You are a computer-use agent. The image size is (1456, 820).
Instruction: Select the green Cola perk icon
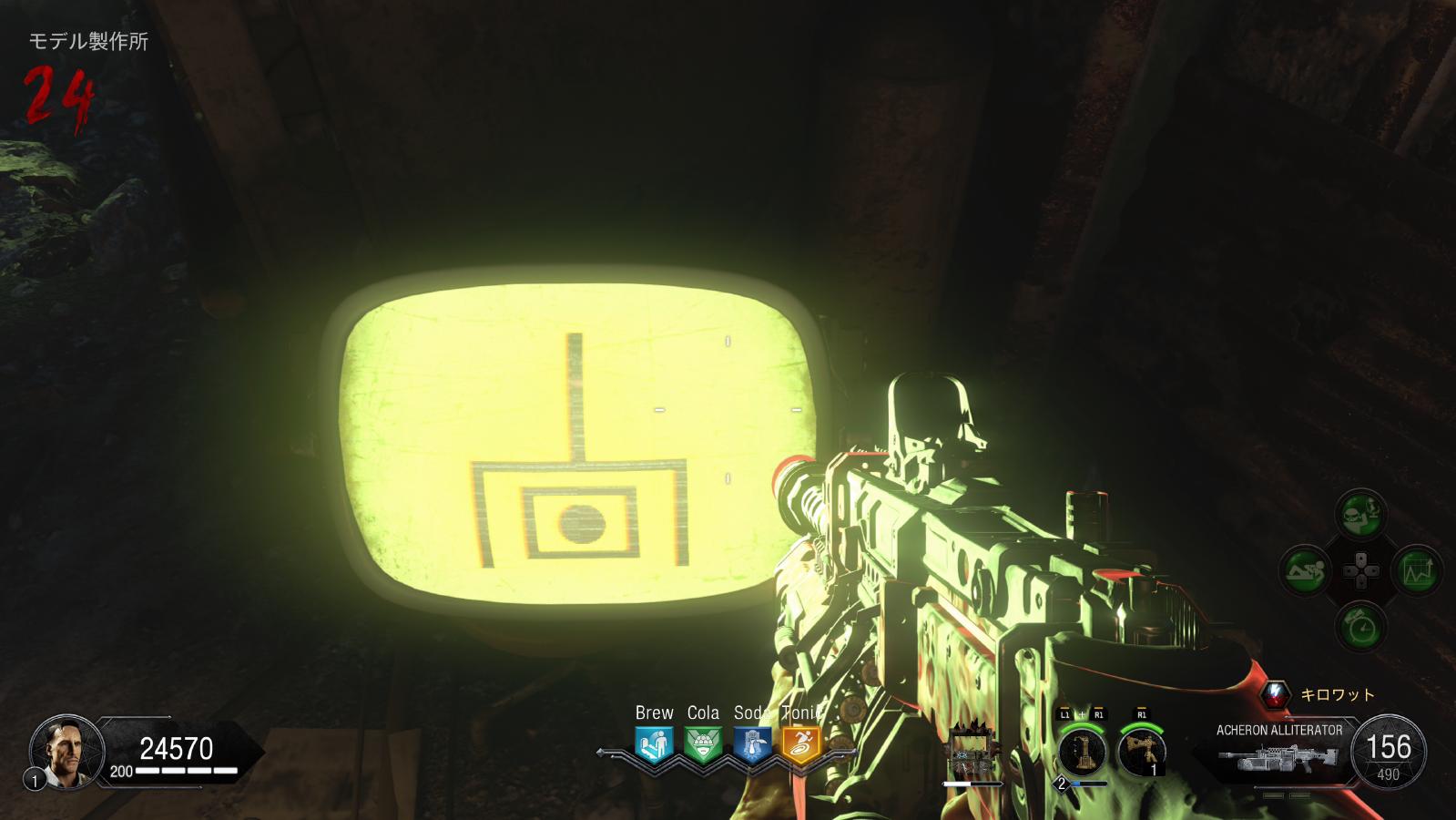(703, 745)
